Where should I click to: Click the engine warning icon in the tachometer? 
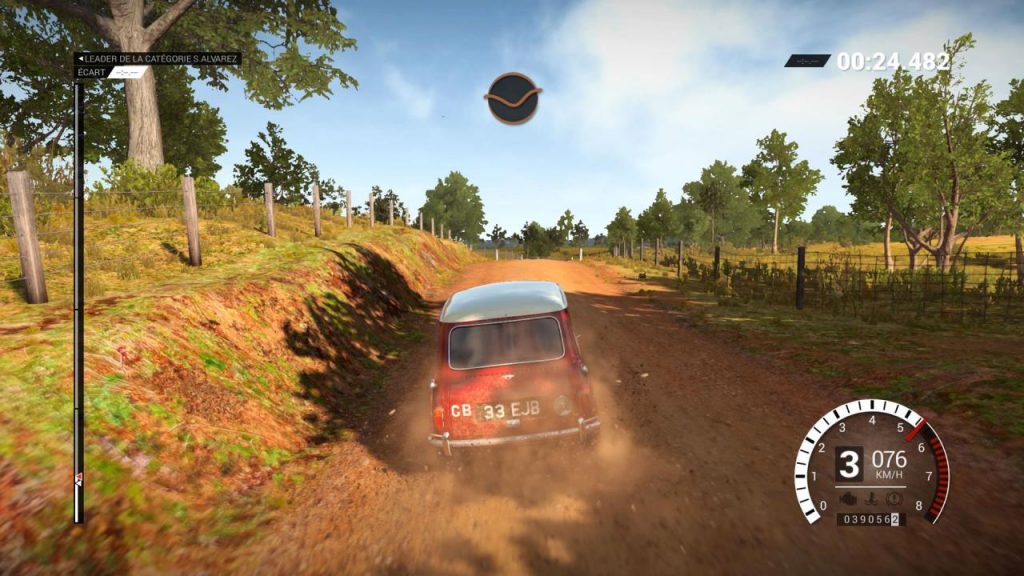coord(848,498)
